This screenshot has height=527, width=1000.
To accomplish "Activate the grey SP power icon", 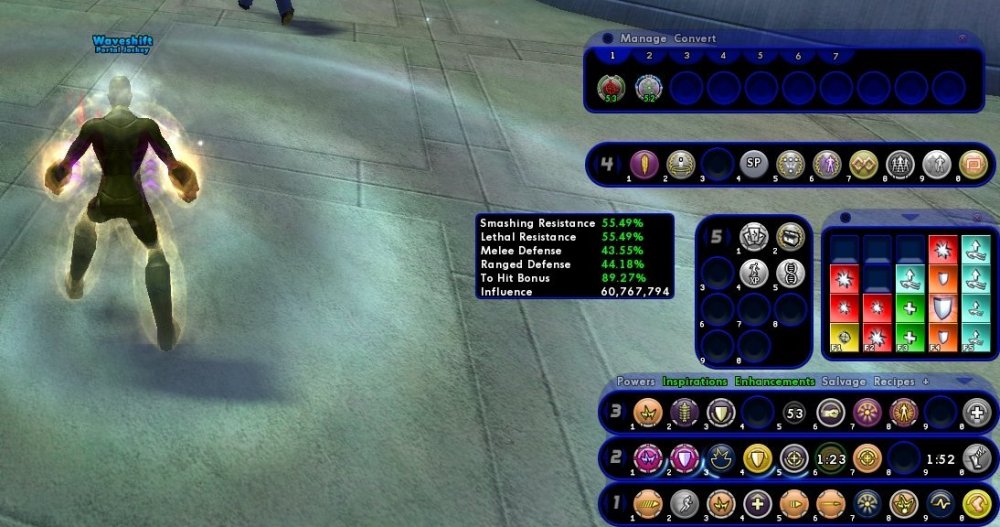I will click(x=753, y=164).
